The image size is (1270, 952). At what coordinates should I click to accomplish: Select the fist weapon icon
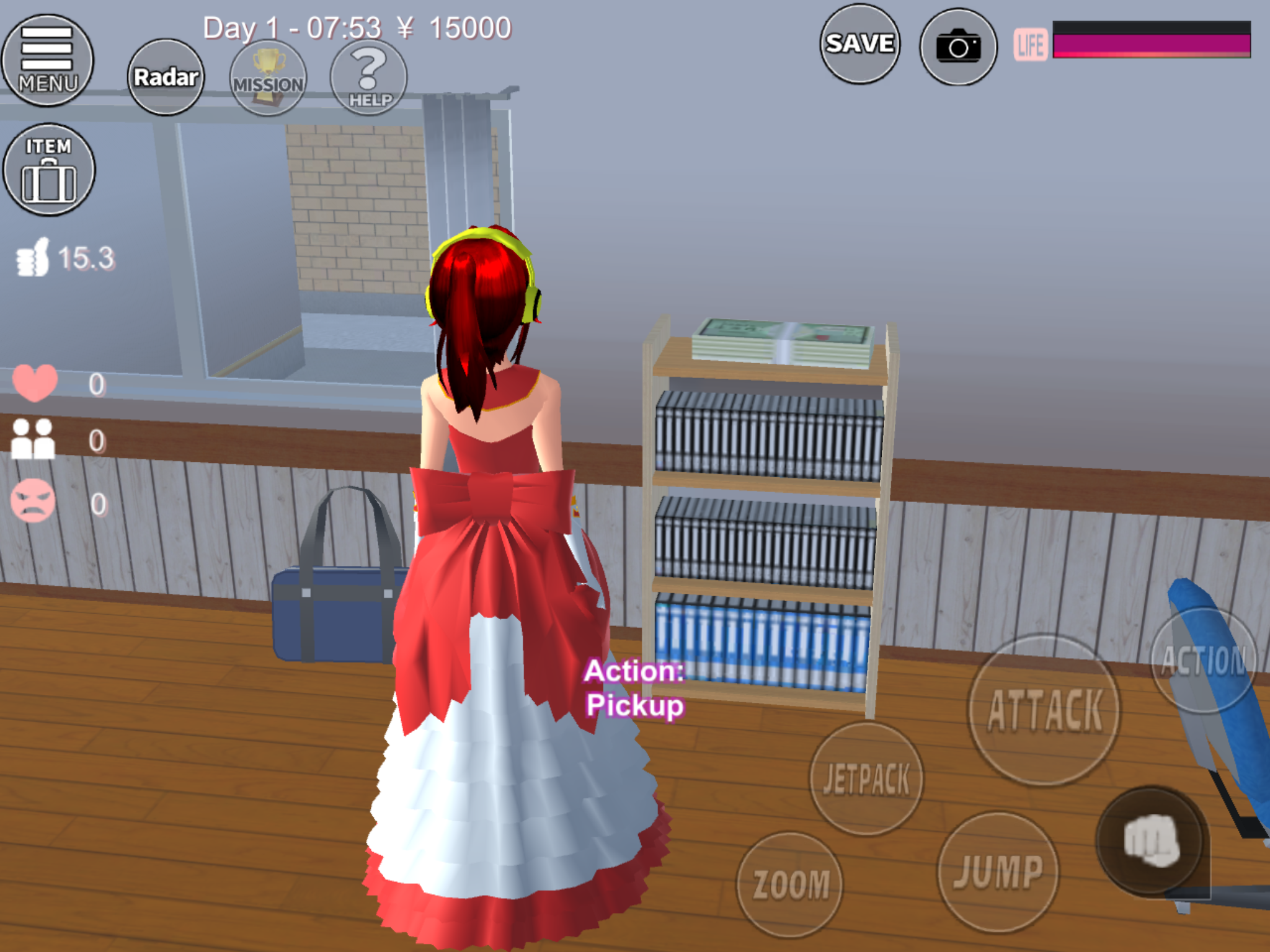pyautogui.click(x=1151, y=840)
